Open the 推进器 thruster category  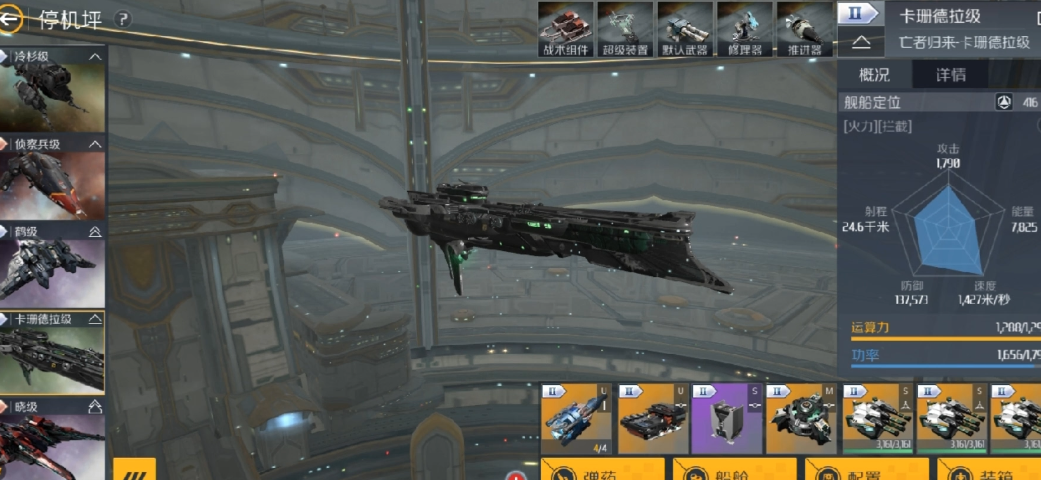coord(805,28)
